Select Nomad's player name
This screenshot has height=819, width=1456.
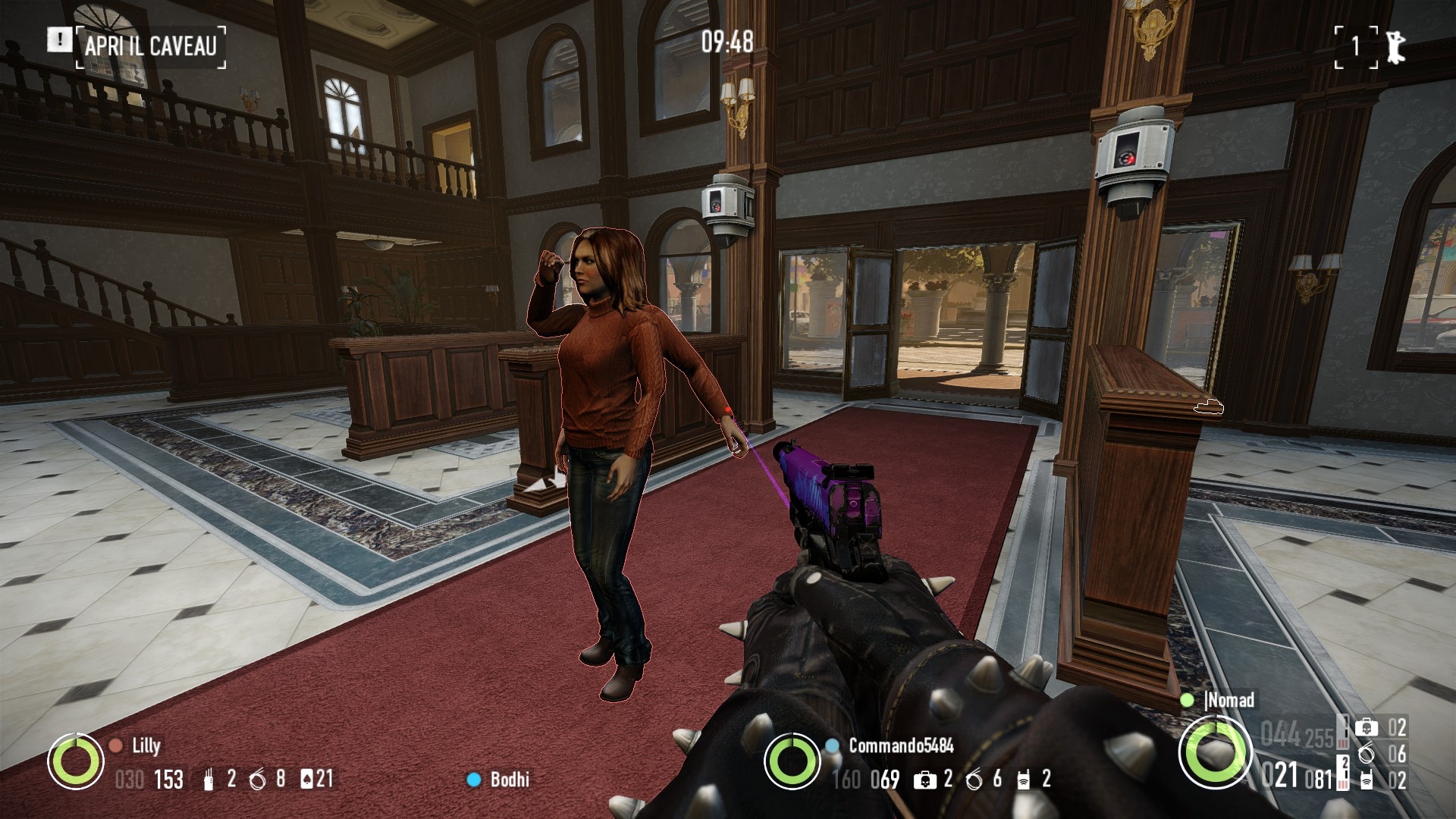pos(1229,700)
